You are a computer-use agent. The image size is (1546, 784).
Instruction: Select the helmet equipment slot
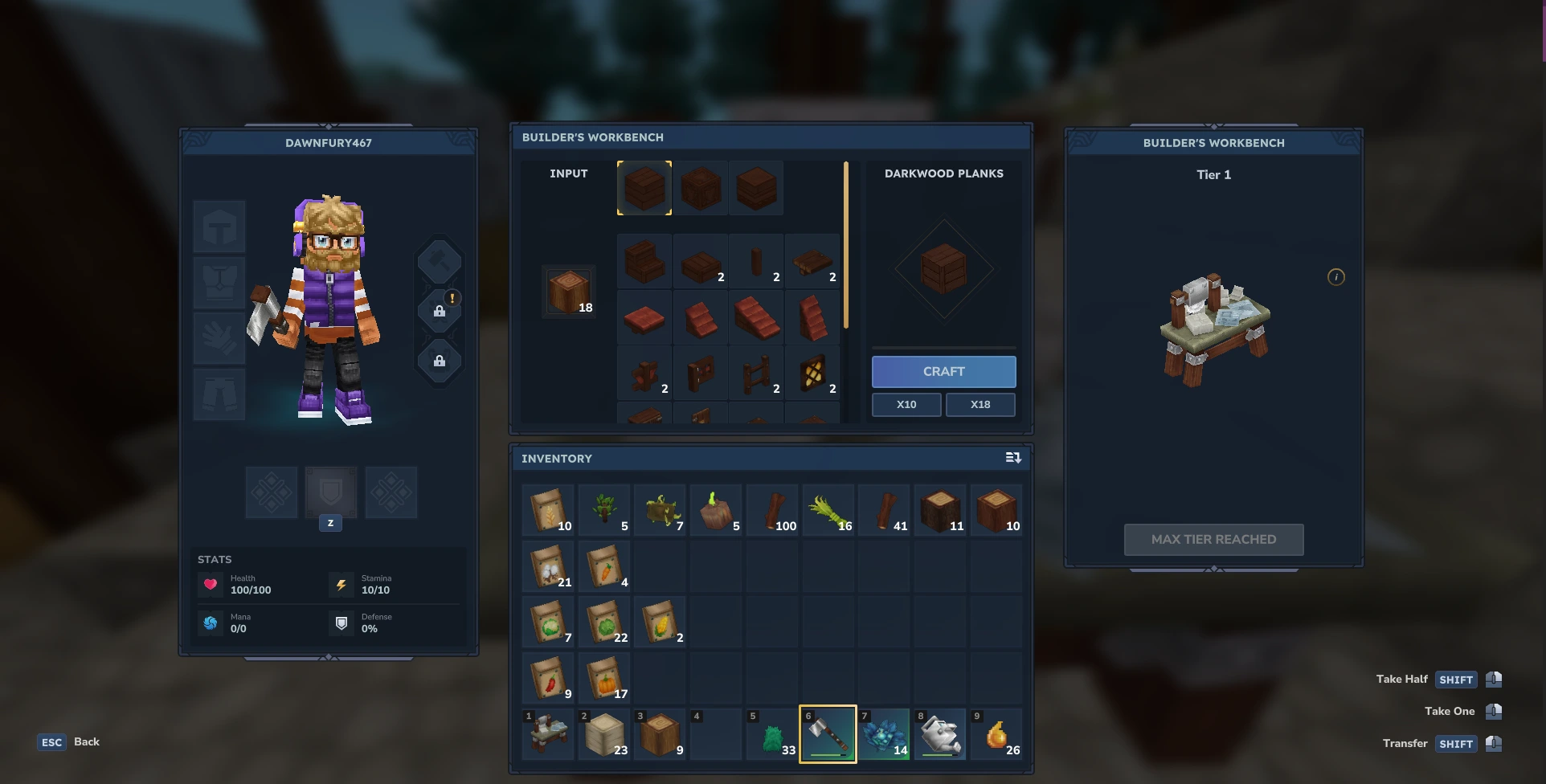point(219,227)
